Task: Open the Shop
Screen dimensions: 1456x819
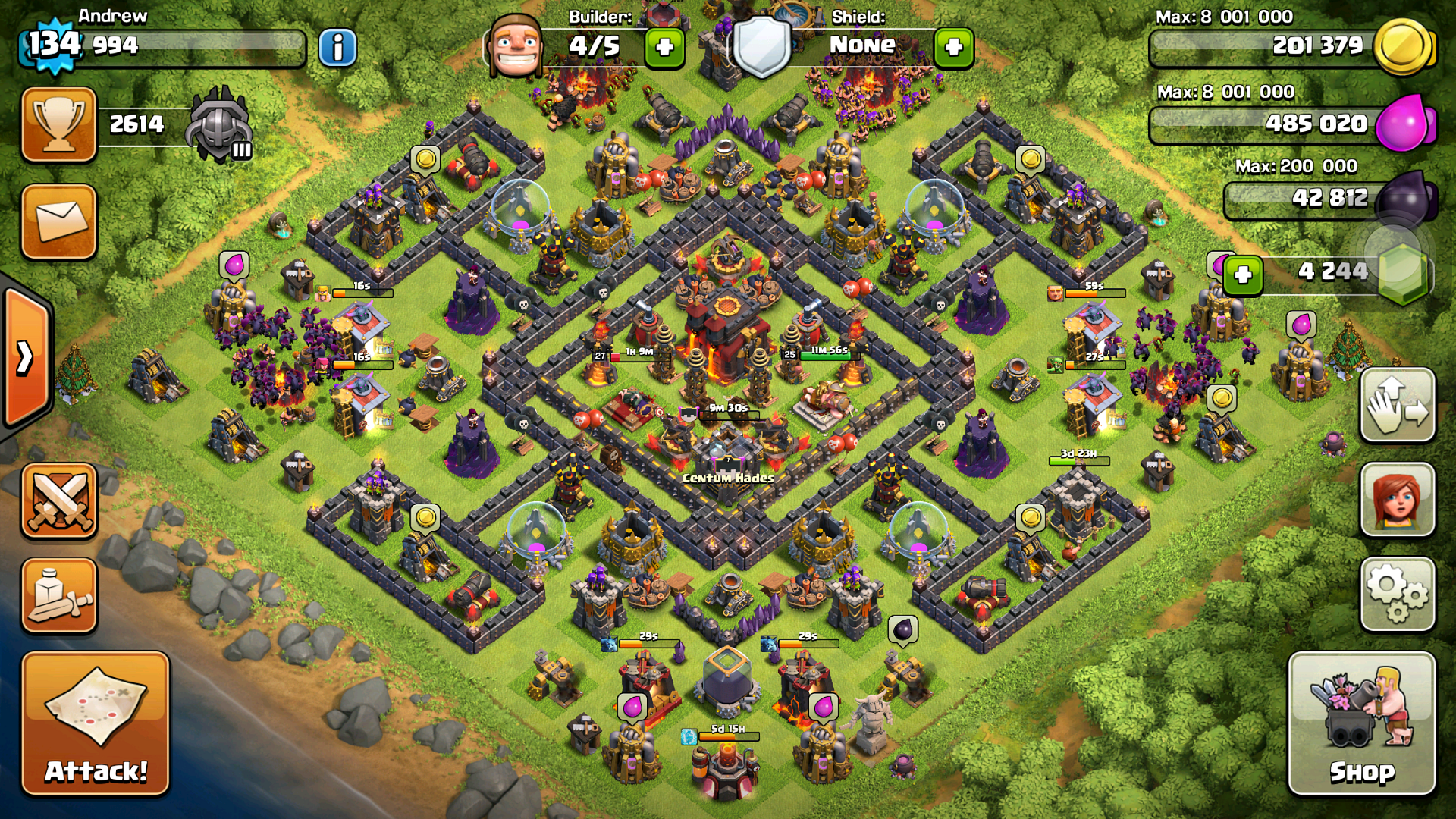Action: 1362,723
